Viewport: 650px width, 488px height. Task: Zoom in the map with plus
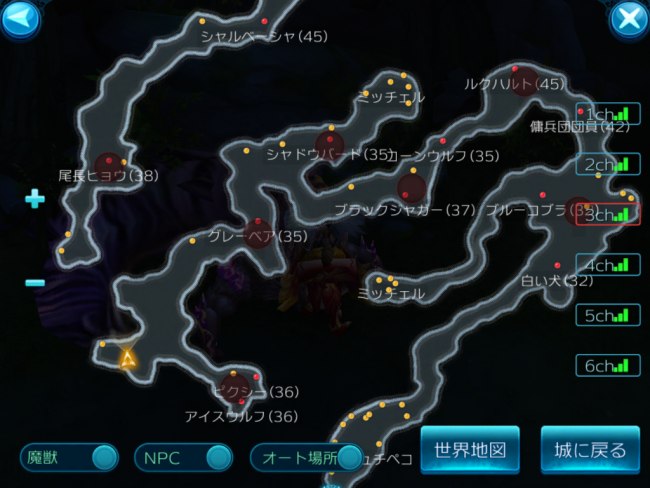(35, 199)
